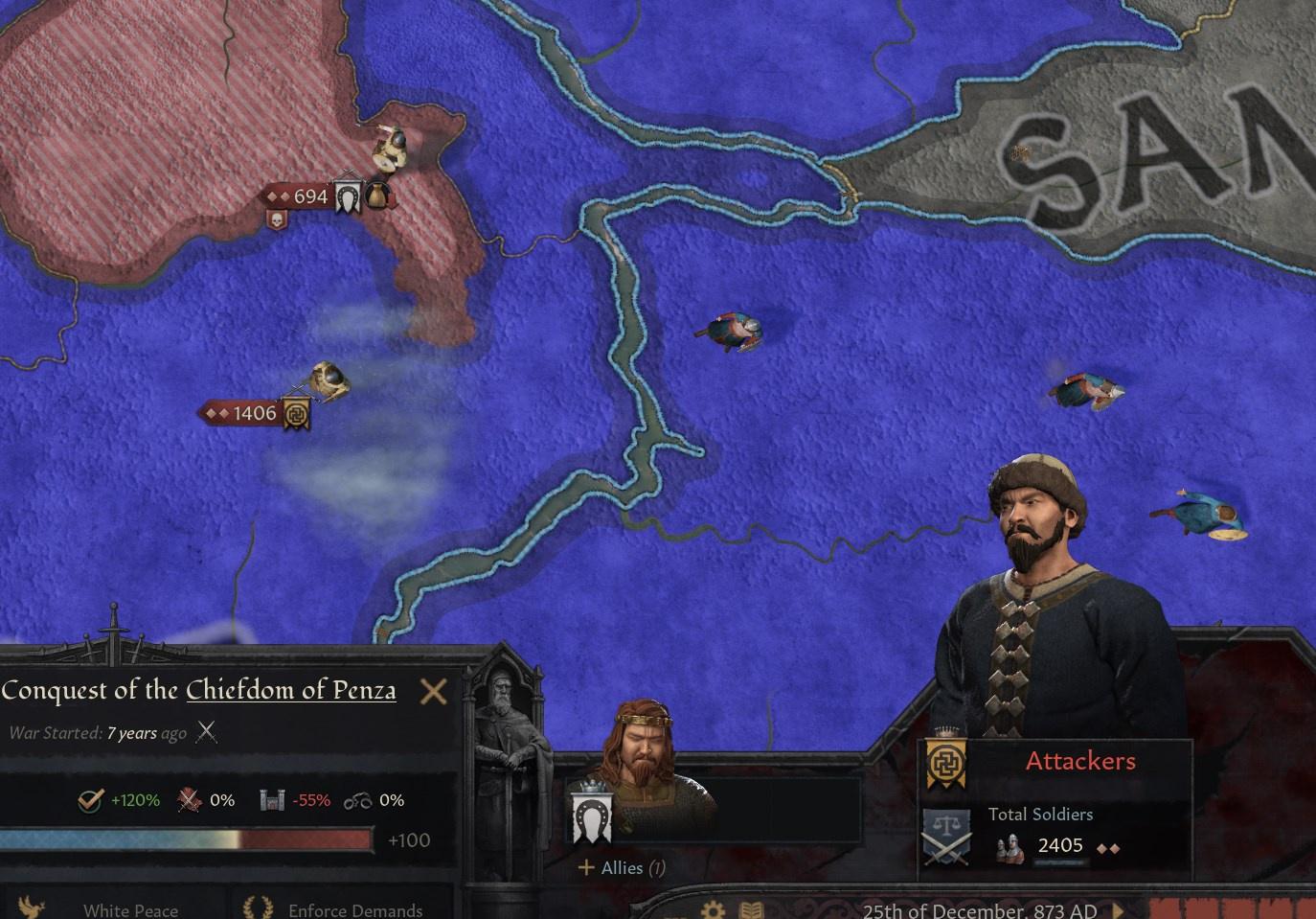Image resolution: width=1316 pixels, height=919 pixels.
Task: Open the Chiefdom of Penza link
Action: 292,690
